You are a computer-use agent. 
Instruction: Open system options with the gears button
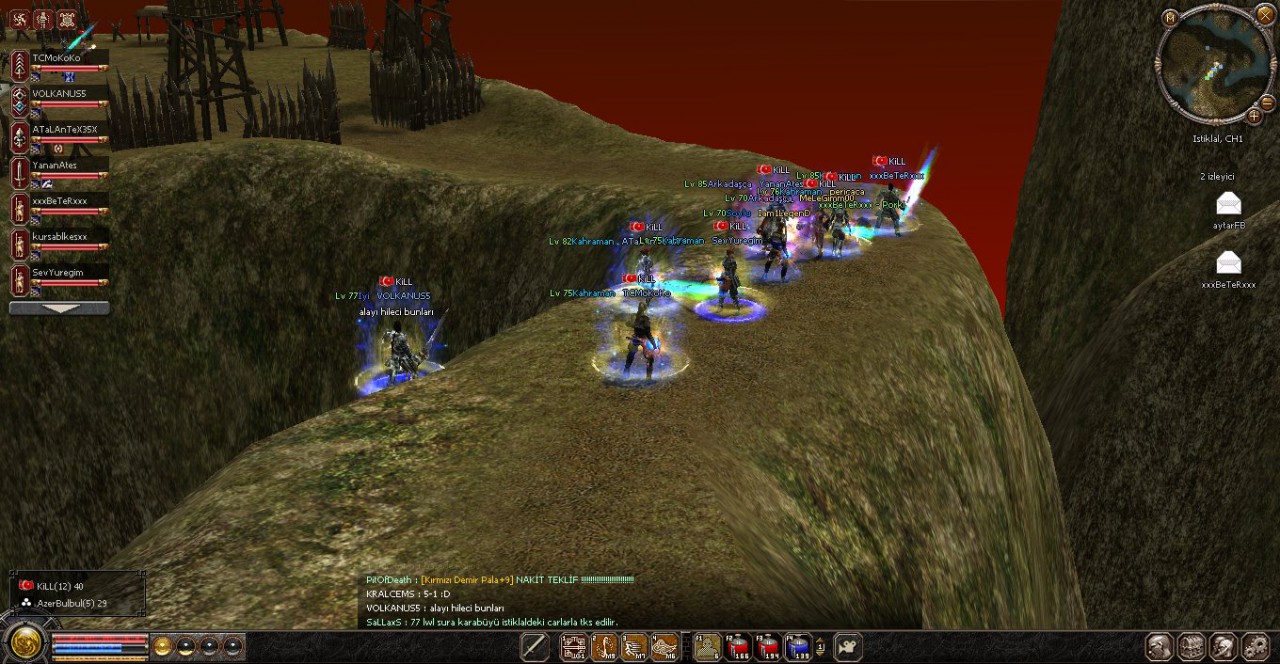[1256, 648]
